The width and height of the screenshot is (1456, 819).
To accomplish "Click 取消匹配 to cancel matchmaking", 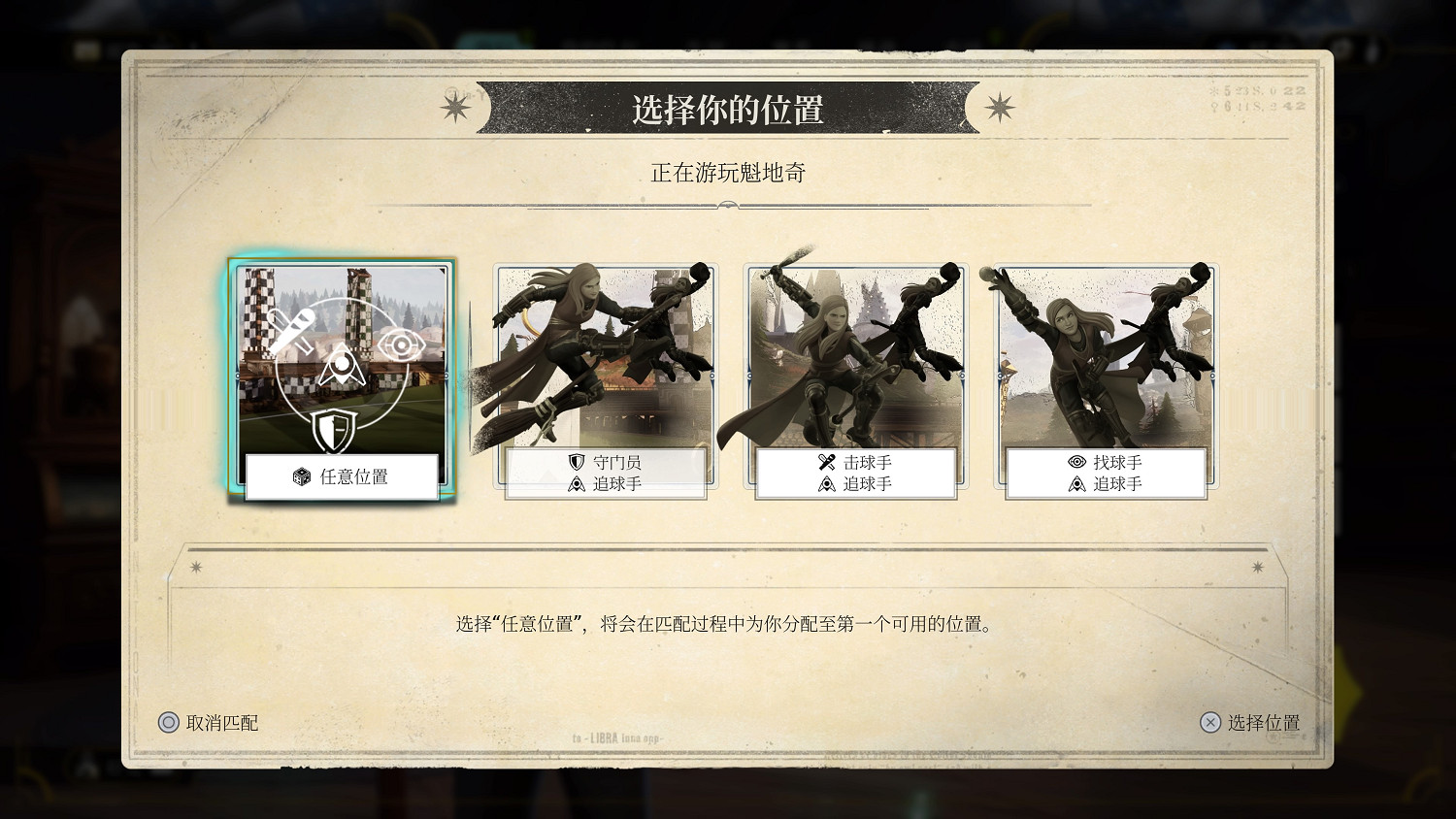I will [x=223, y=724].
